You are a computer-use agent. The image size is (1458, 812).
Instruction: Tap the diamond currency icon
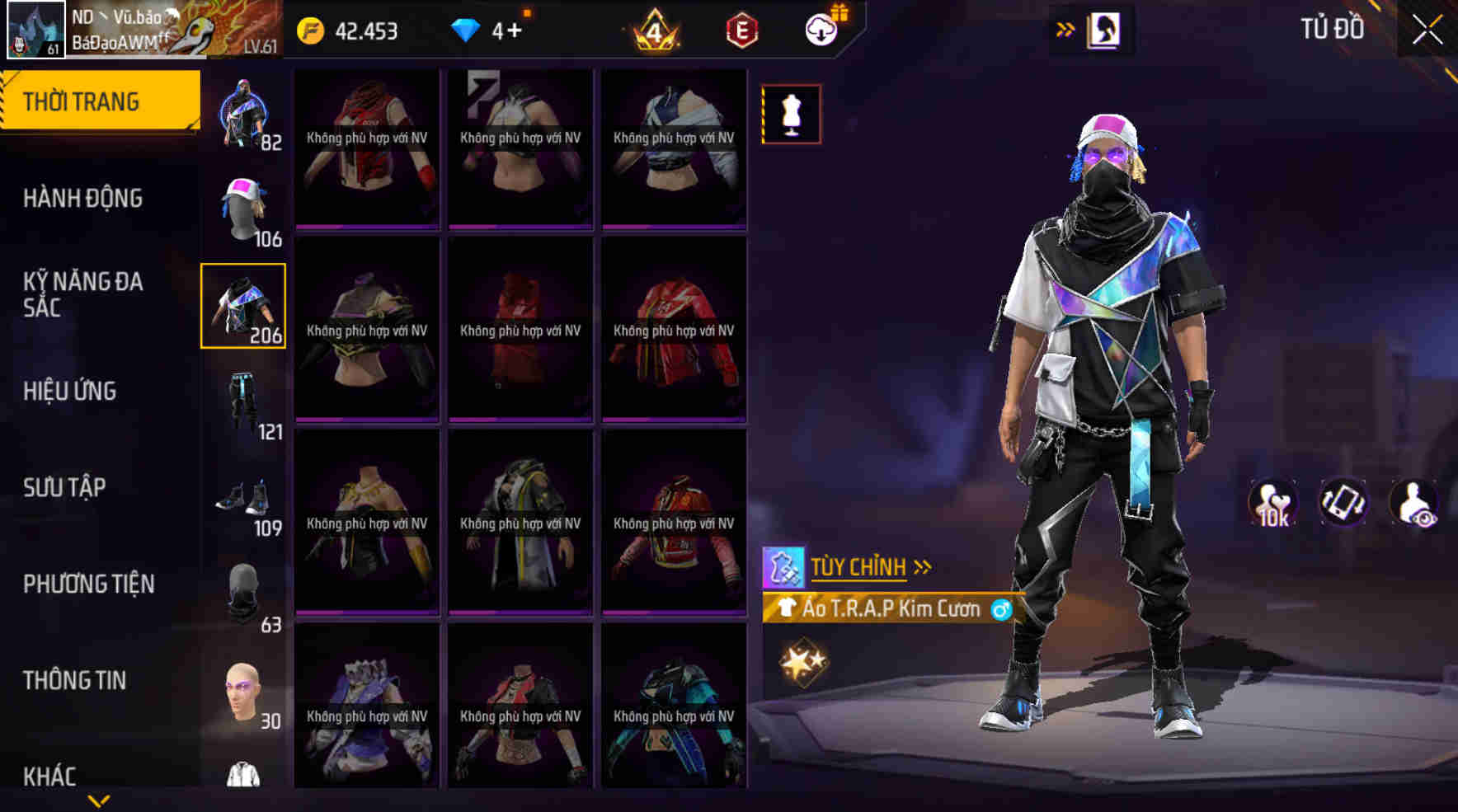pos(468,31)
